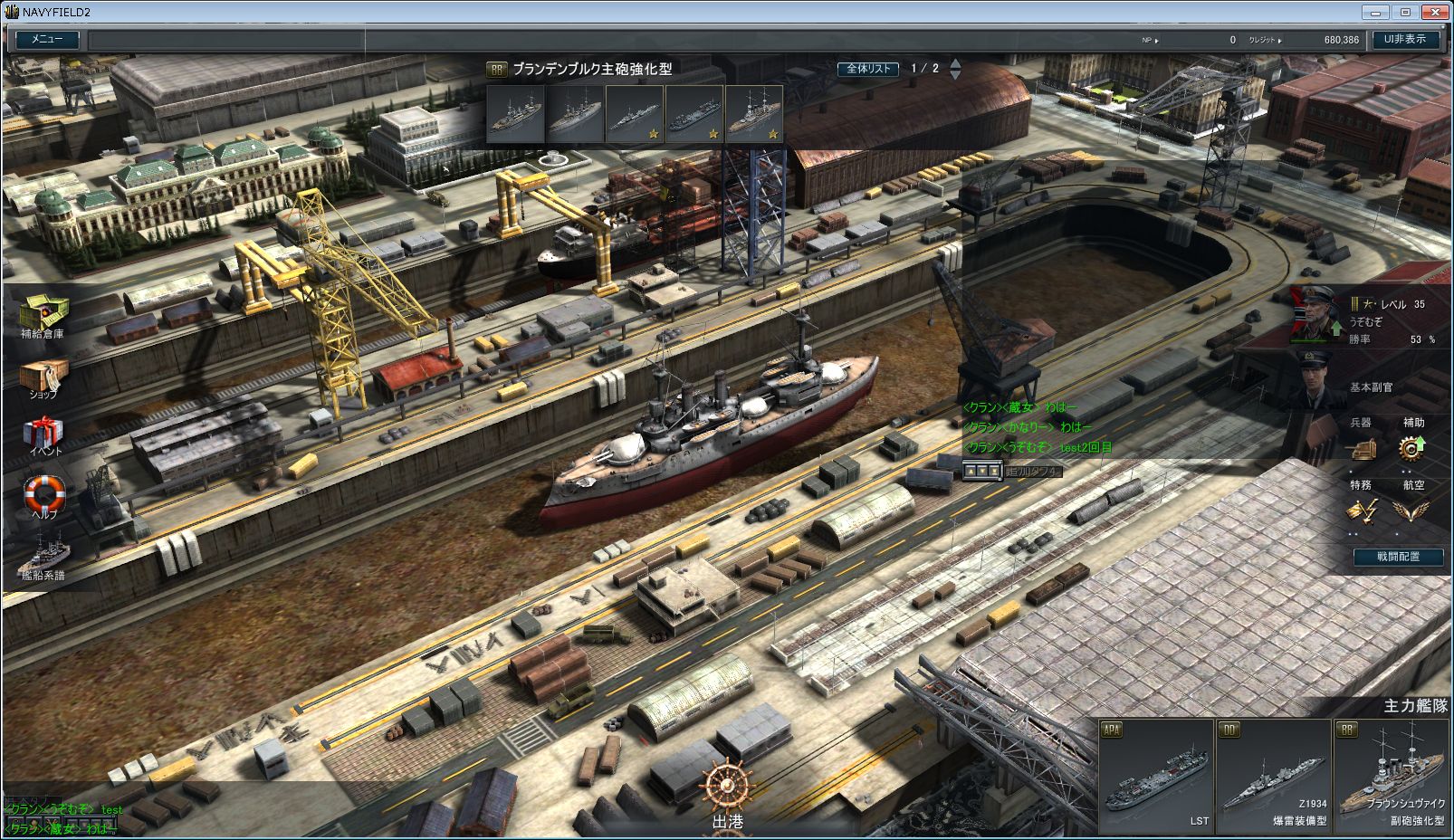Image resolution: width=1454 pixels, height=840 pixels.
Task: Select the 特務 special duty slot
Action: point(1361,511)
